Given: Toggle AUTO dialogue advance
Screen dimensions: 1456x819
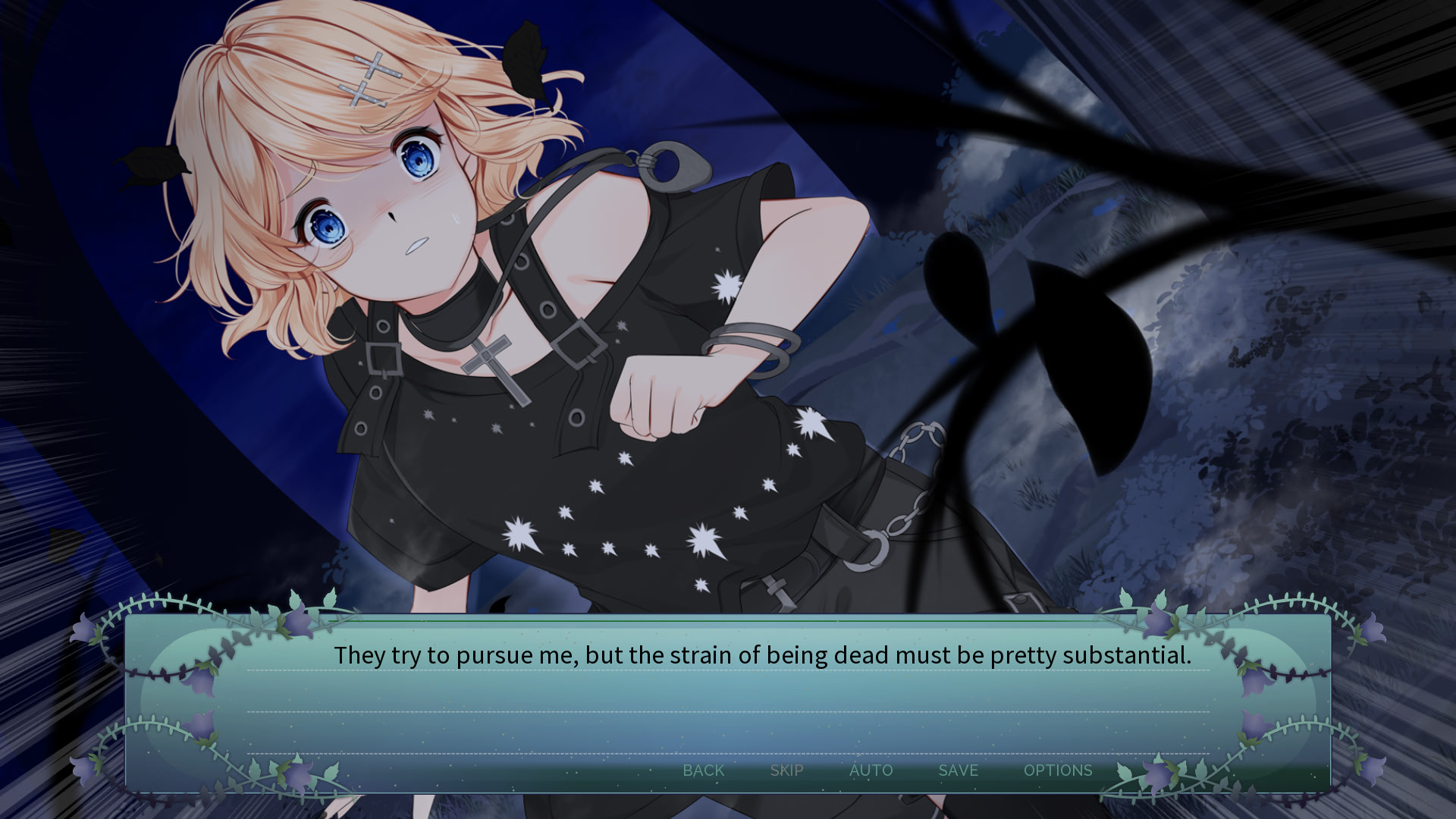Looking at the screenshot, I should click(871, 770).
